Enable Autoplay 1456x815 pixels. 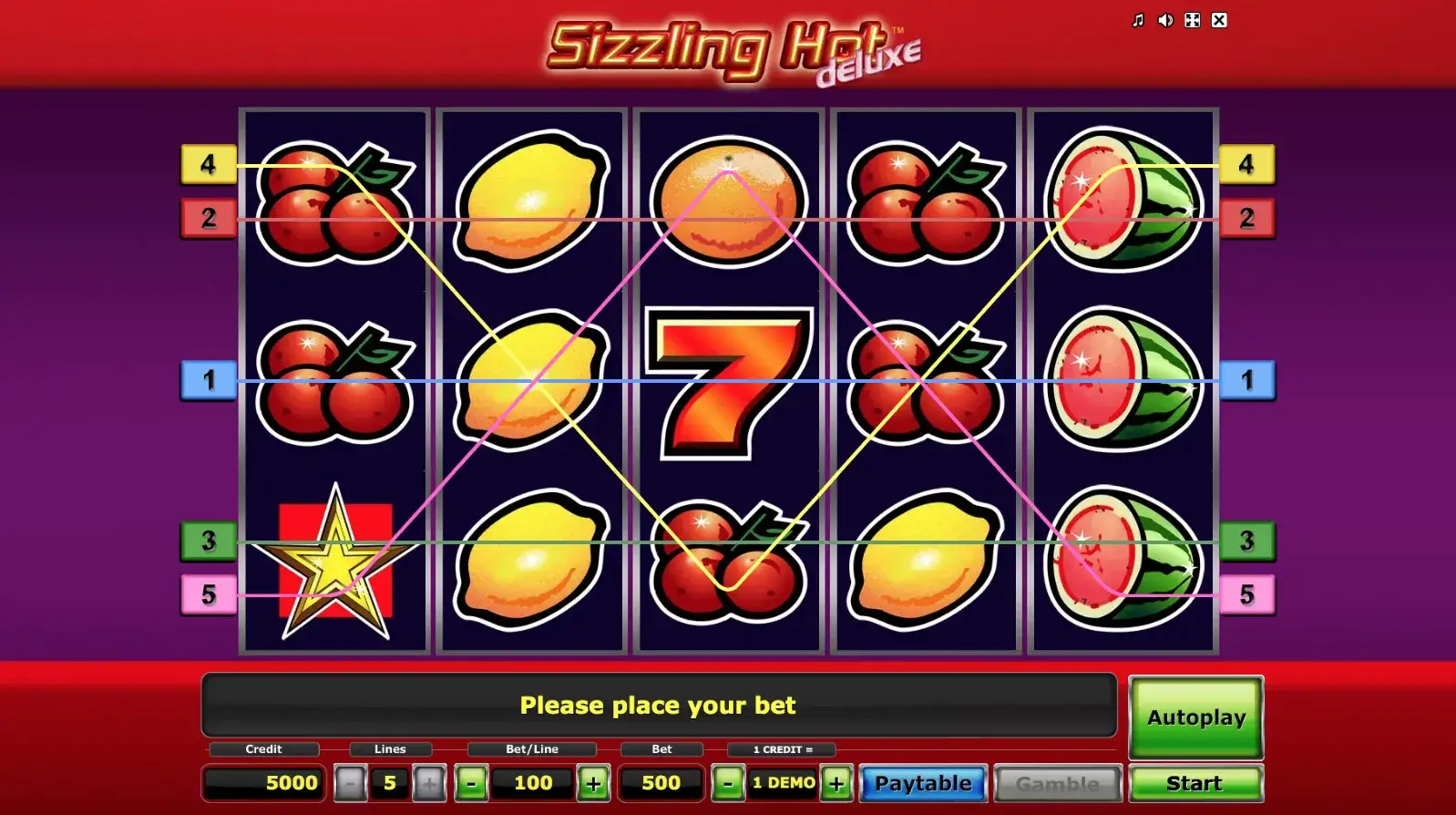pos(1195,717)
